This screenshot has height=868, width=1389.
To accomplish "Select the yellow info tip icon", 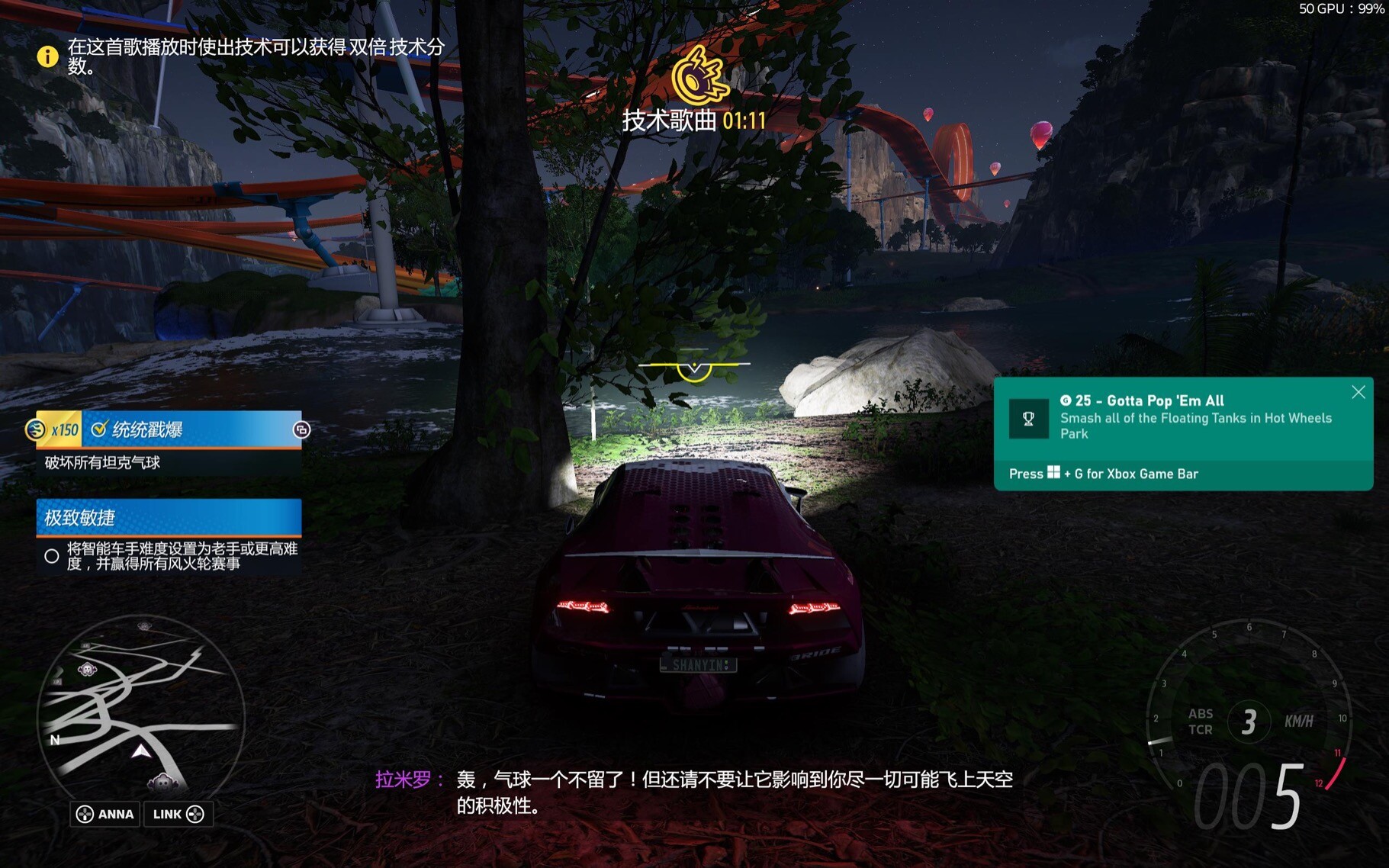I will coord(47,56).
